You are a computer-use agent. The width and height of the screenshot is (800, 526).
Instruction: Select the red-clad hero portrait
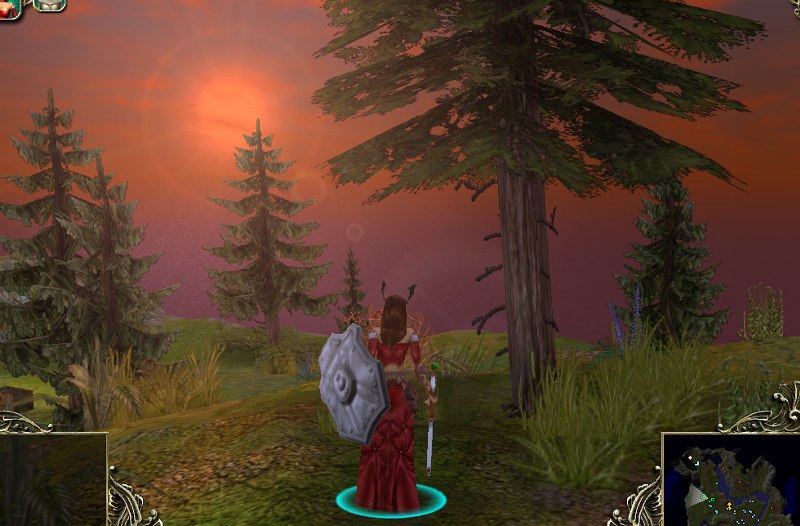pyautogui.click(x=9, y=8)
